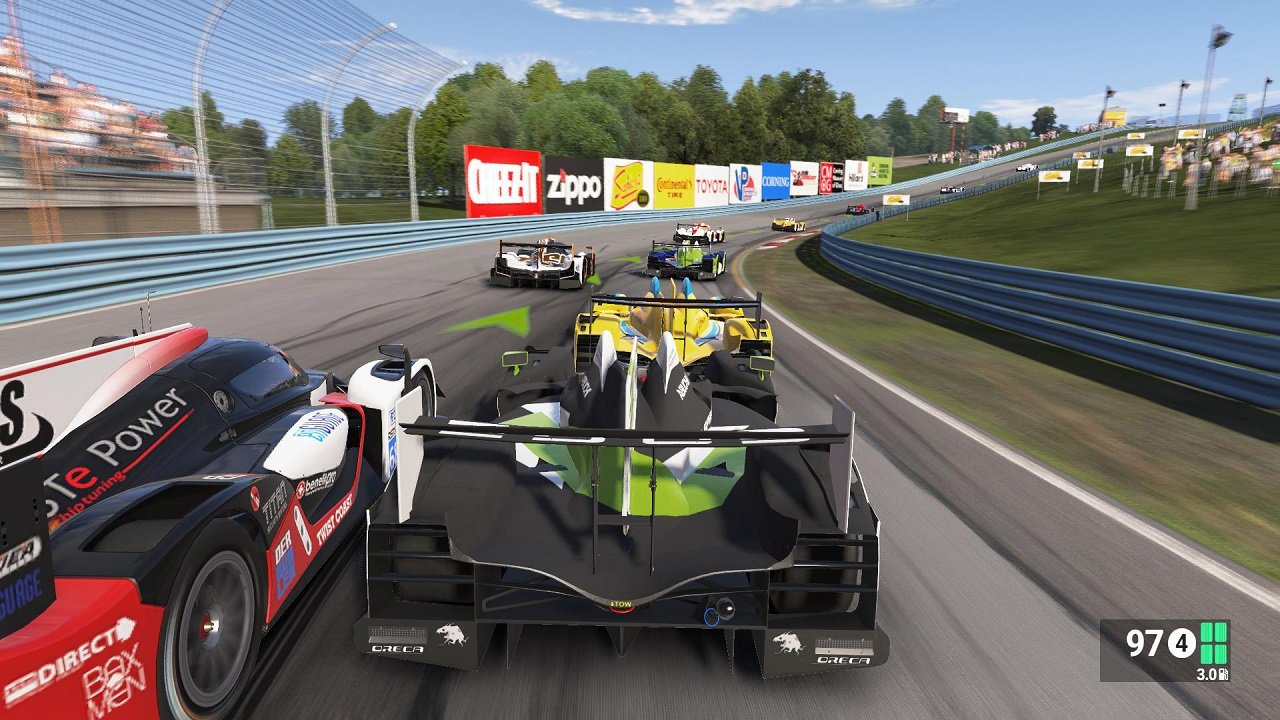This screenshot has width=1280, height=720.
Task: Click the bottom-right tire wear indicator
Action: pos(1221,653)
